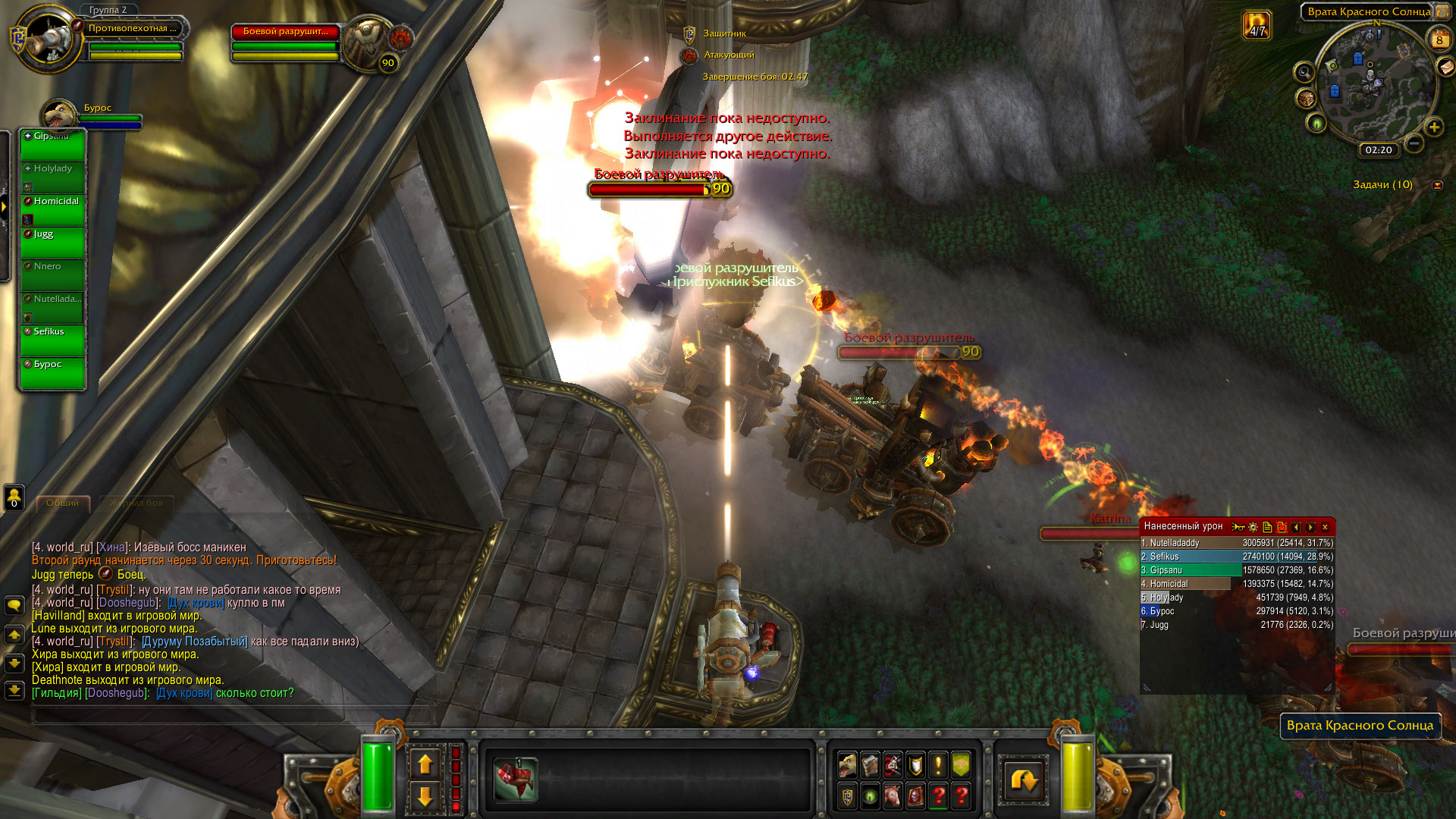The width and height of the screenshot is (1456, 819).
Task: Switch to the Журнал боя tab
Action: [136, 503]
